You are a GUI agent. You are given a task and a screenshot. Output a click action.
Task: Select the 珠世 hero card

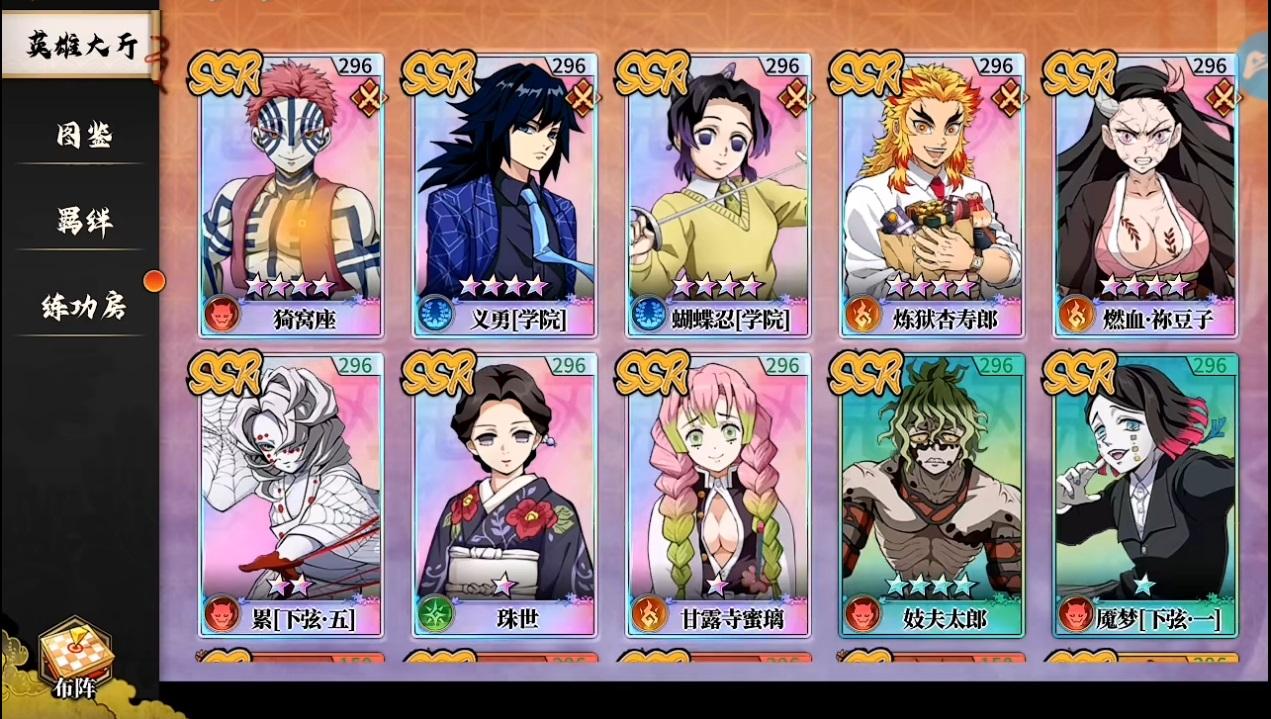[x=505, y=495]
